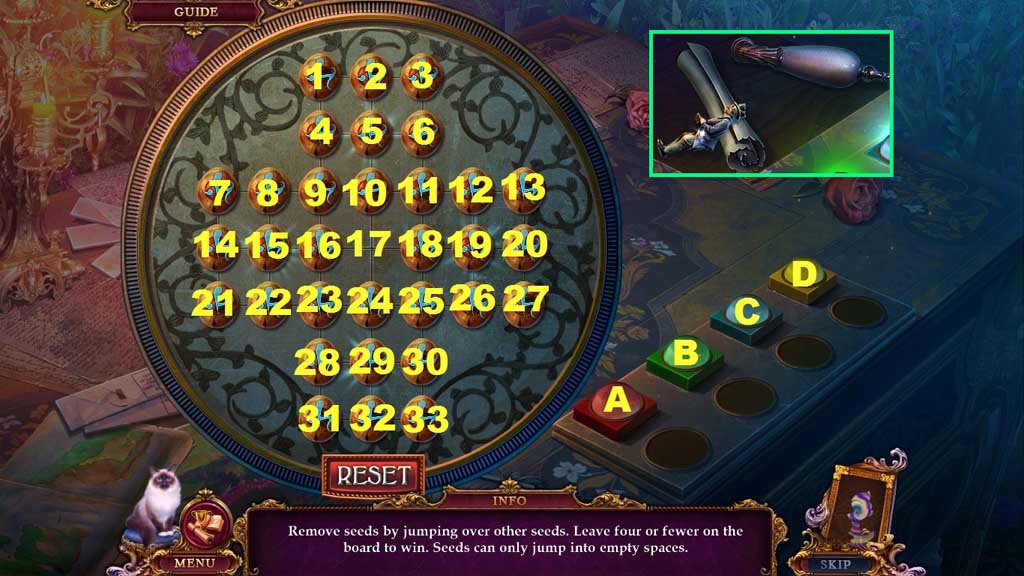The height and width of the screenshot is (576, 1024).
Task: Select the seed numbered 1
Action: coord(319,77)
